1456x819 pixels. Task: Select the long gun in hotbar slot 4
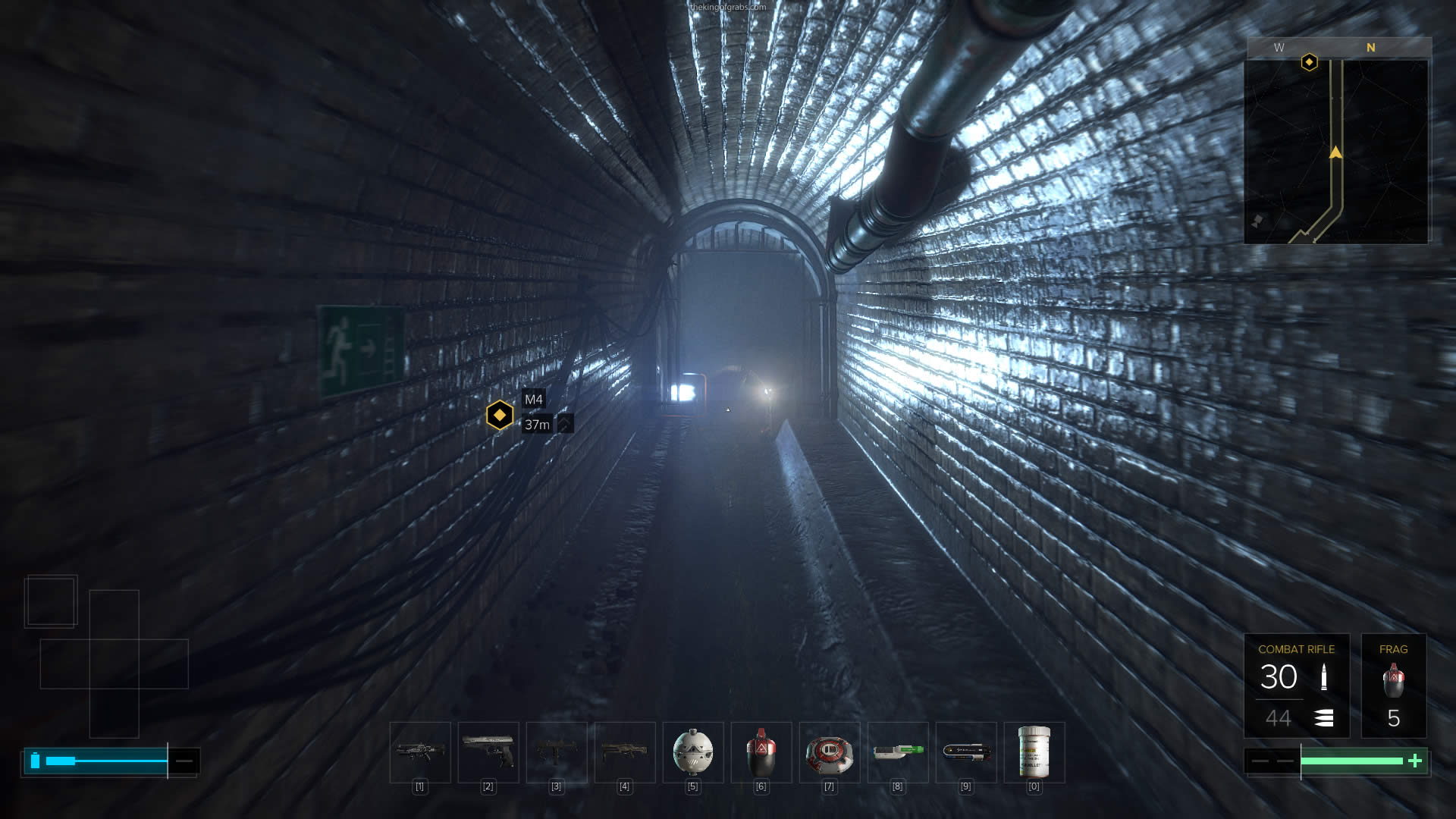click(x=625, y=752)
